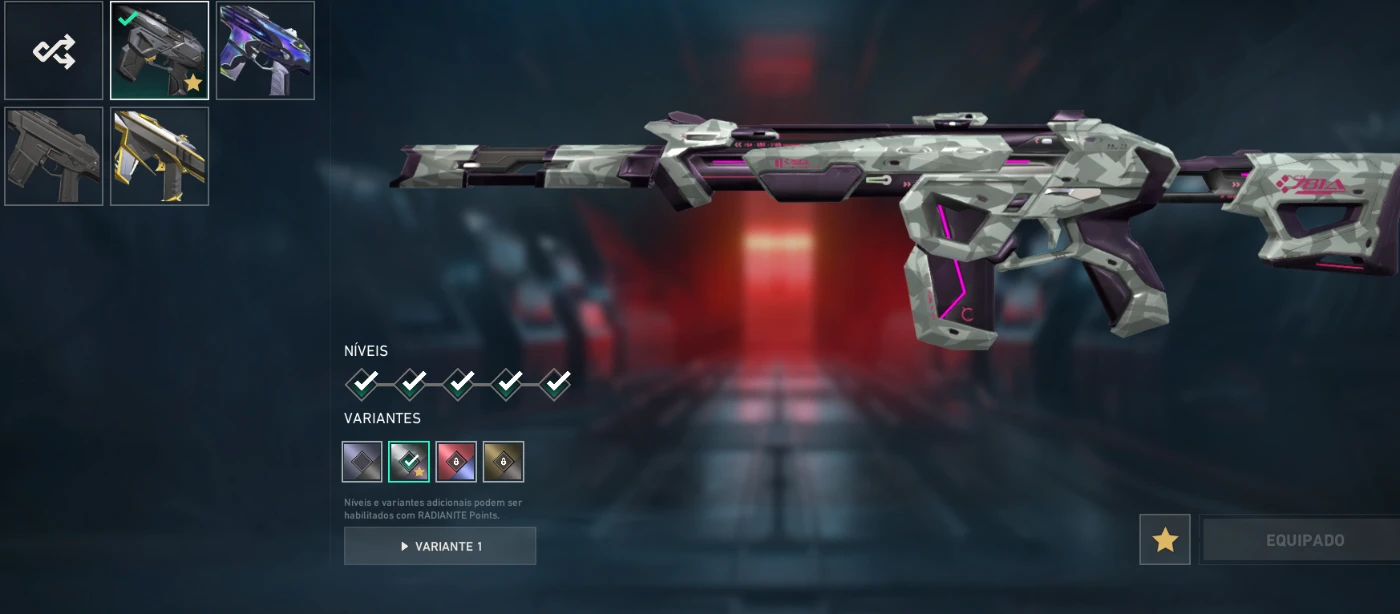Select the purple and blue skin thumbnail
Image resolution: width=1400 pixels, height=614 pixels.
[265, 51]
